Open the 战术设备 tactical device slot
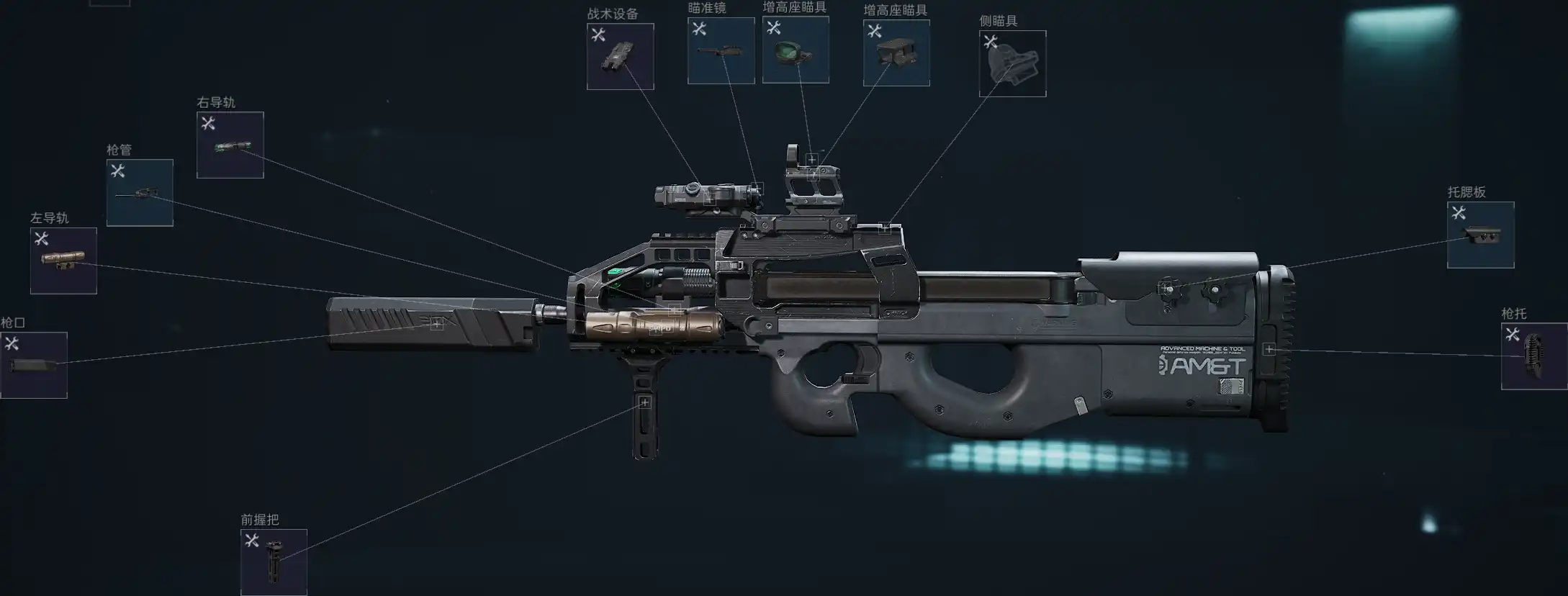Screen dimensions: 1568x596 (620, 57)
